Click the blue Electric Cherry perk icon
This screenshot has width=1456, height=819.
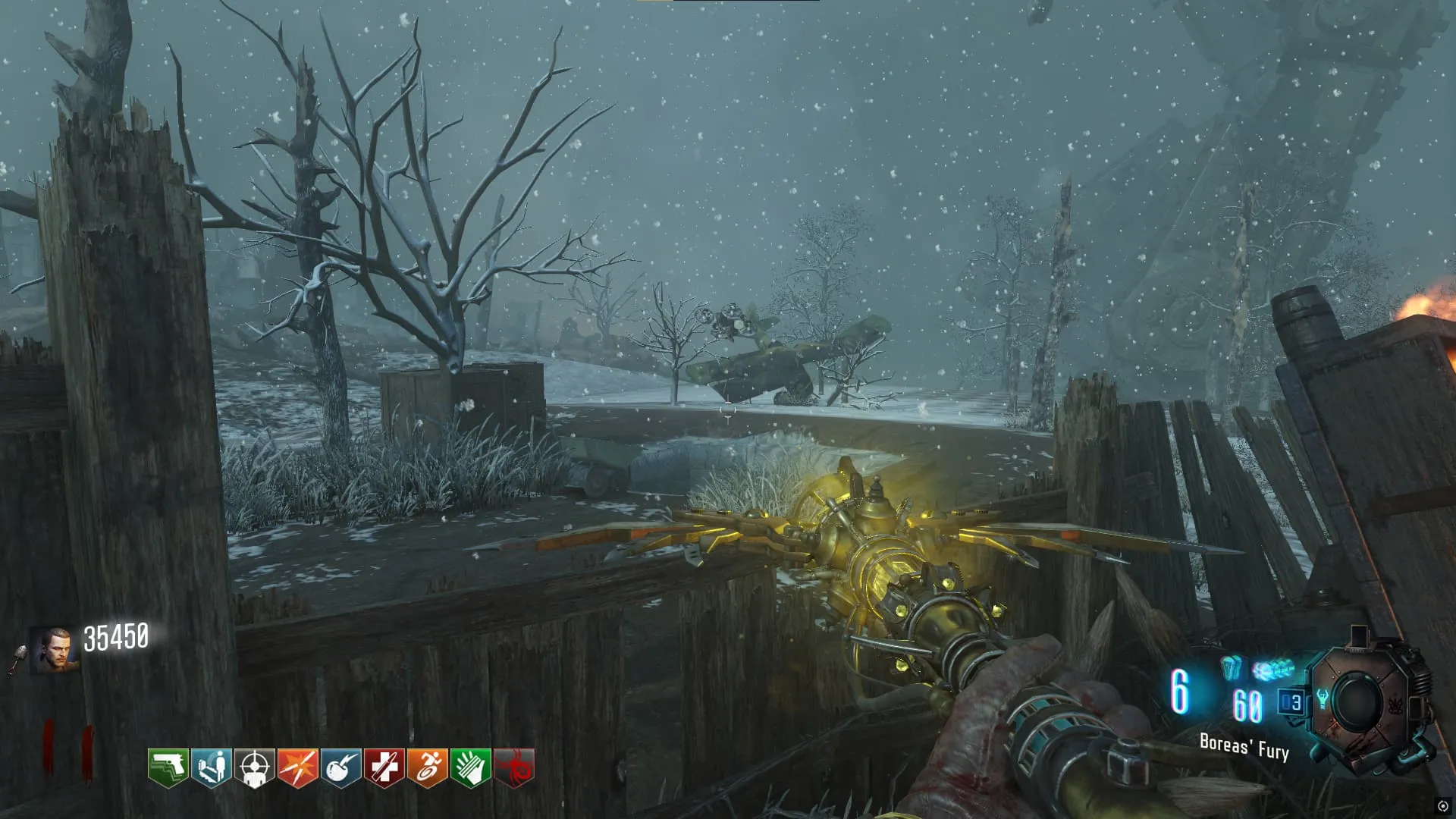[x=340, y=768]
